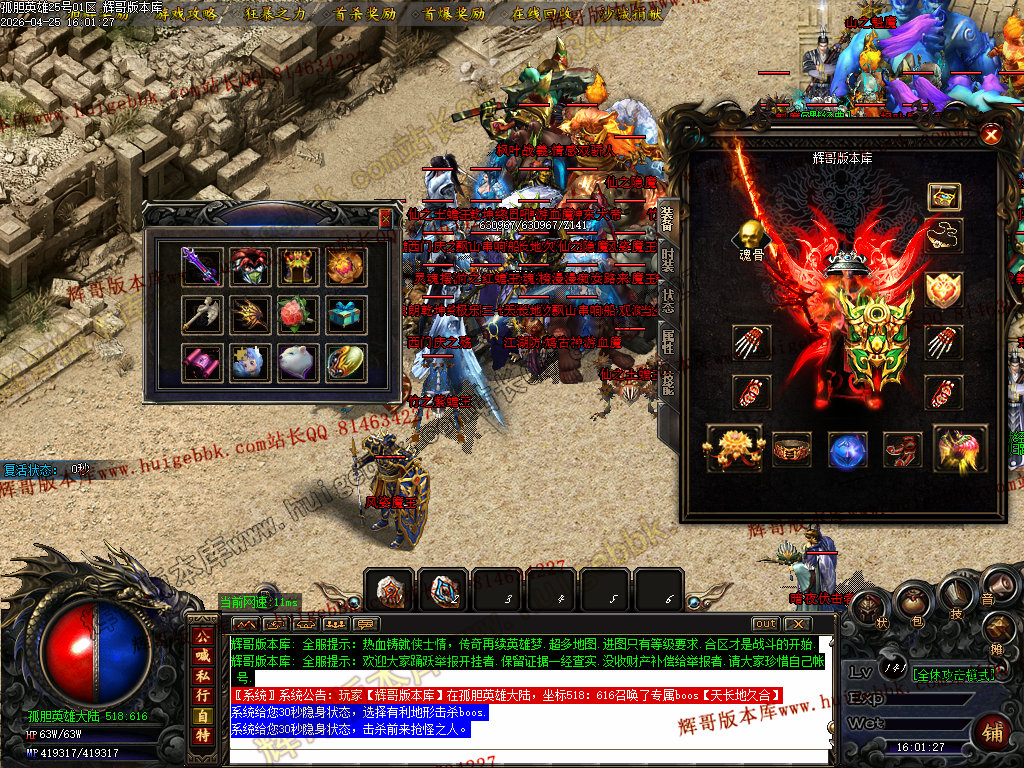Viewport: 1024px width, 768px height.
Task: Select the white bear head item
Action: (297, 362)
